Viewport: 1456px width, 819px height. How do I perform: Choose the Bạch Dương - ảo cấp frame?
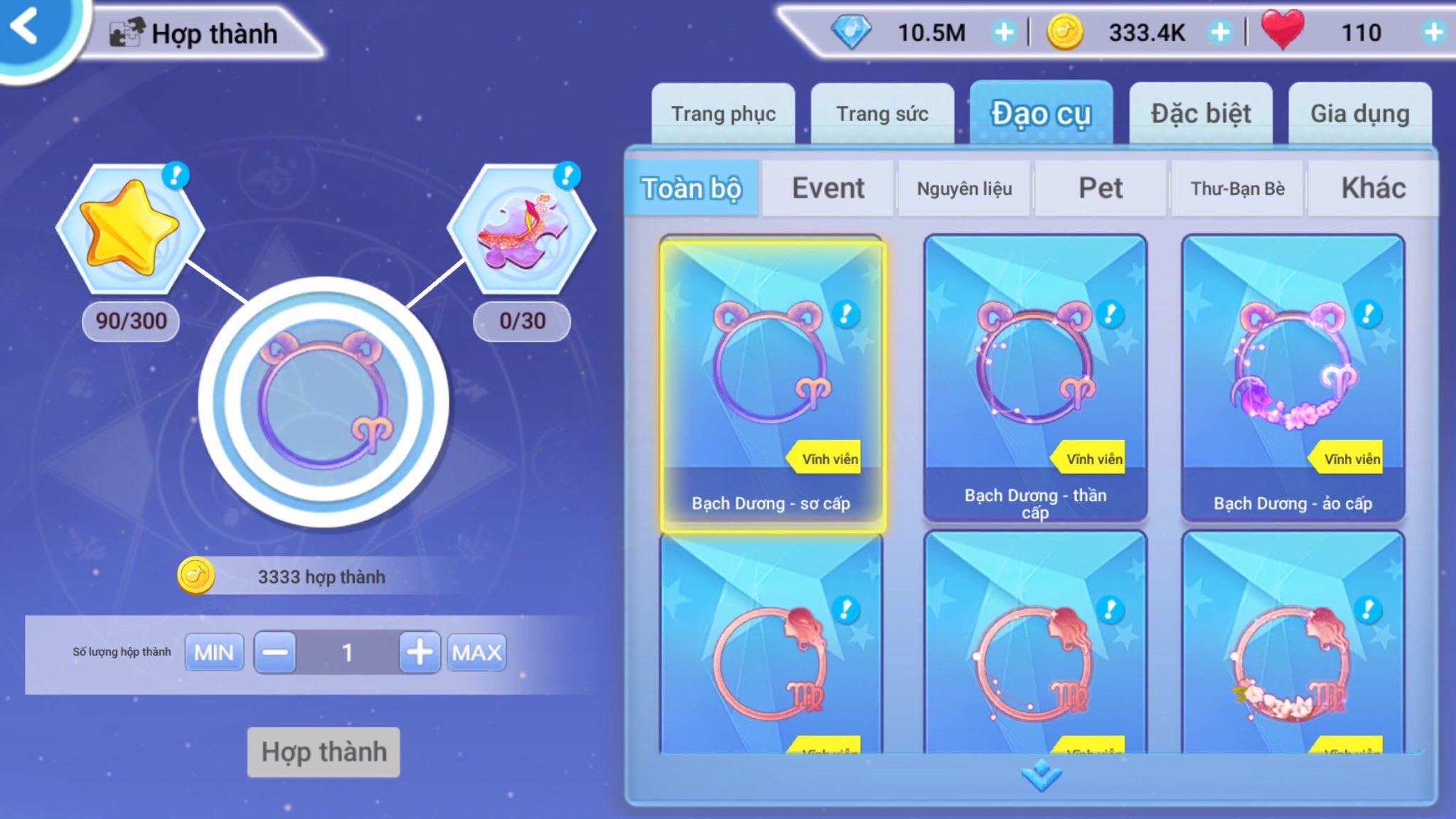click(x=1292, y=378)
